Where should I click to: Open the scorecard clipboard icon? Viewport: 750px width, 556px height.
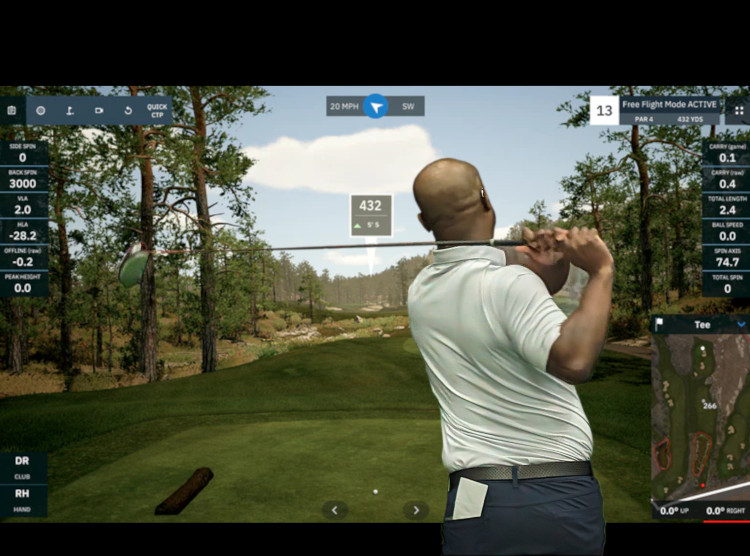coord(11,110)
